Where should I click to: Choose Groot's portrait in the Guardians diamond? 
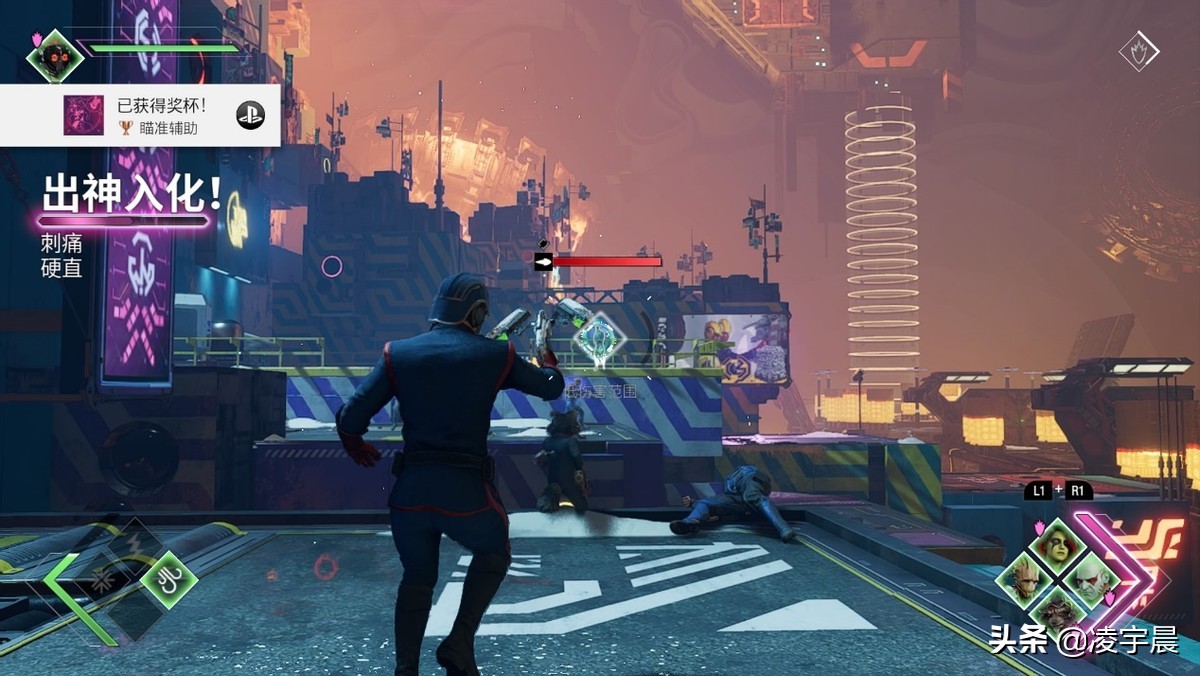[1024, 580]
